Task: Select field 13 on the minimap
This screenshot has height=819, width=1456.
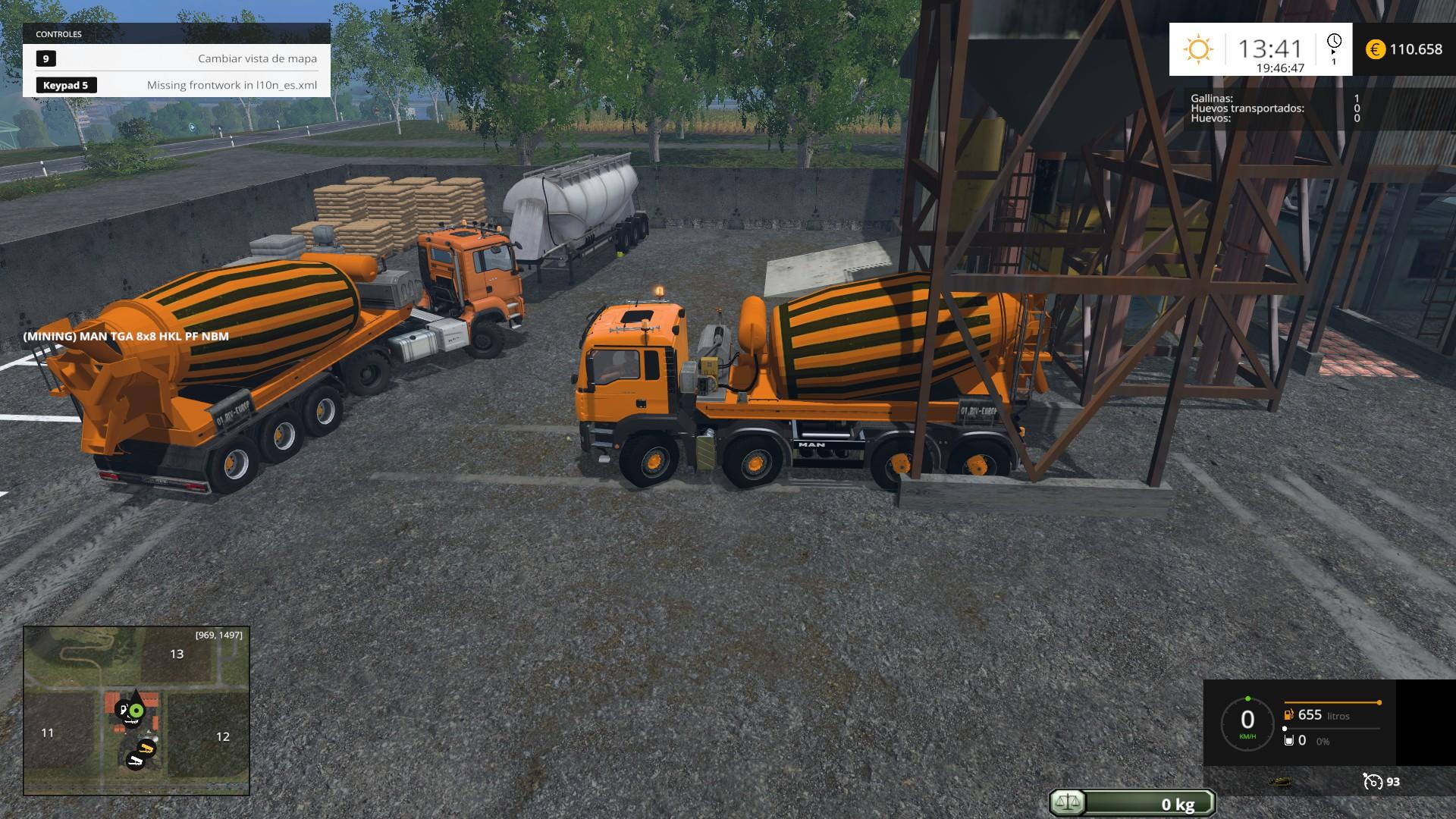Action: pos(177,654)
